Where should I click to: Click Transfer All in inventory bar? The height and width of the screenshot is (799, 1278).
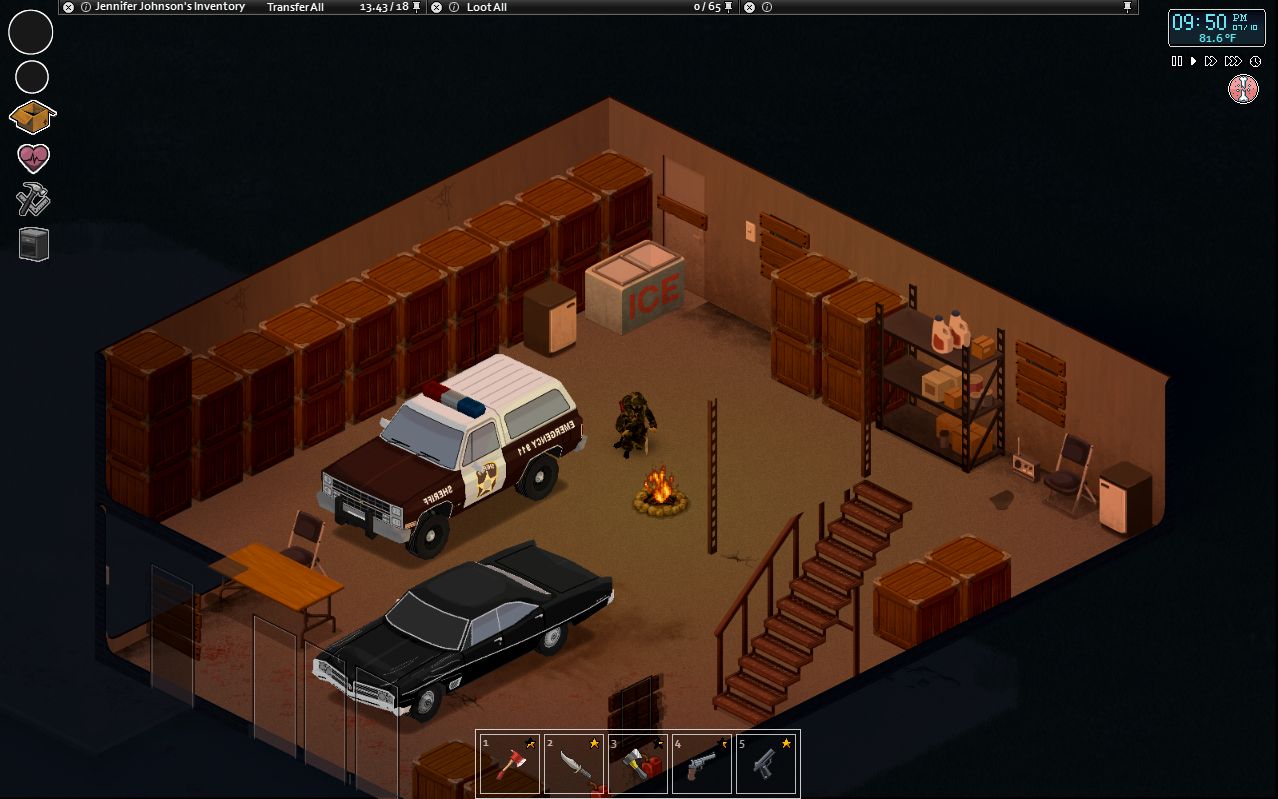(x=295, y=7)
